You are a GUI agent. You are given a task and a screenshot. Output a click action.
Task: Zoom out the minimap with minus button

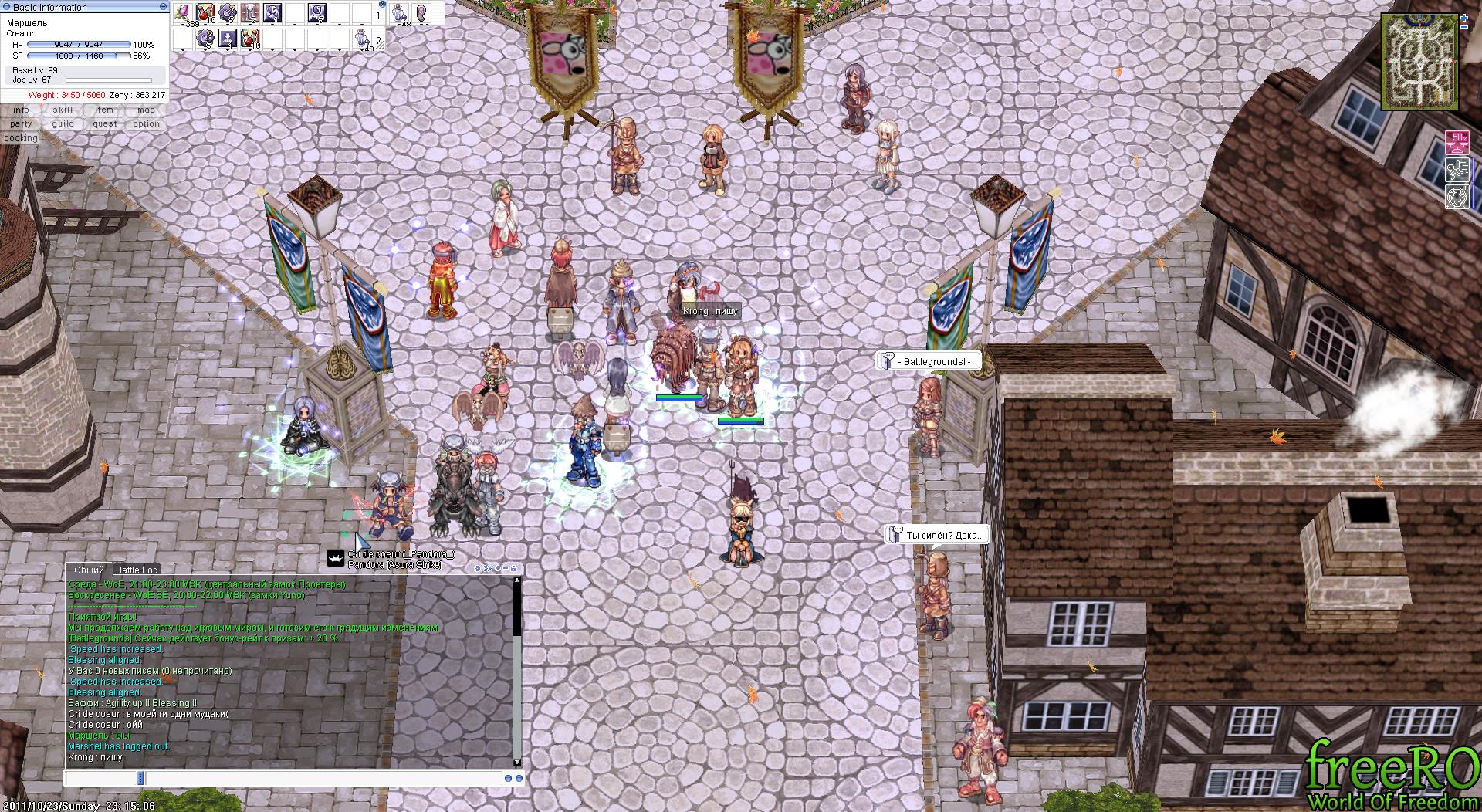tap(1464, 27)
